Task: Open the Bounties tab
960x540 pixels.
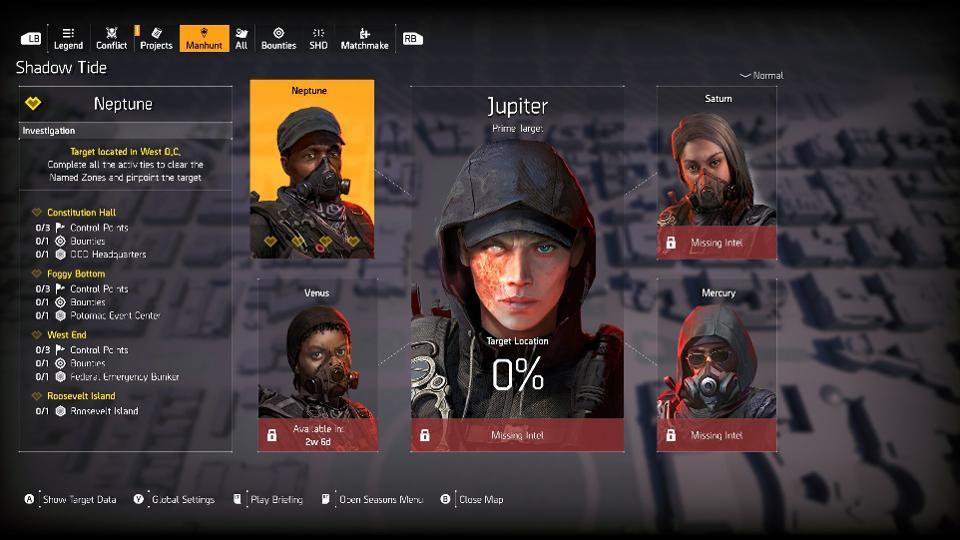Action: 278,38
